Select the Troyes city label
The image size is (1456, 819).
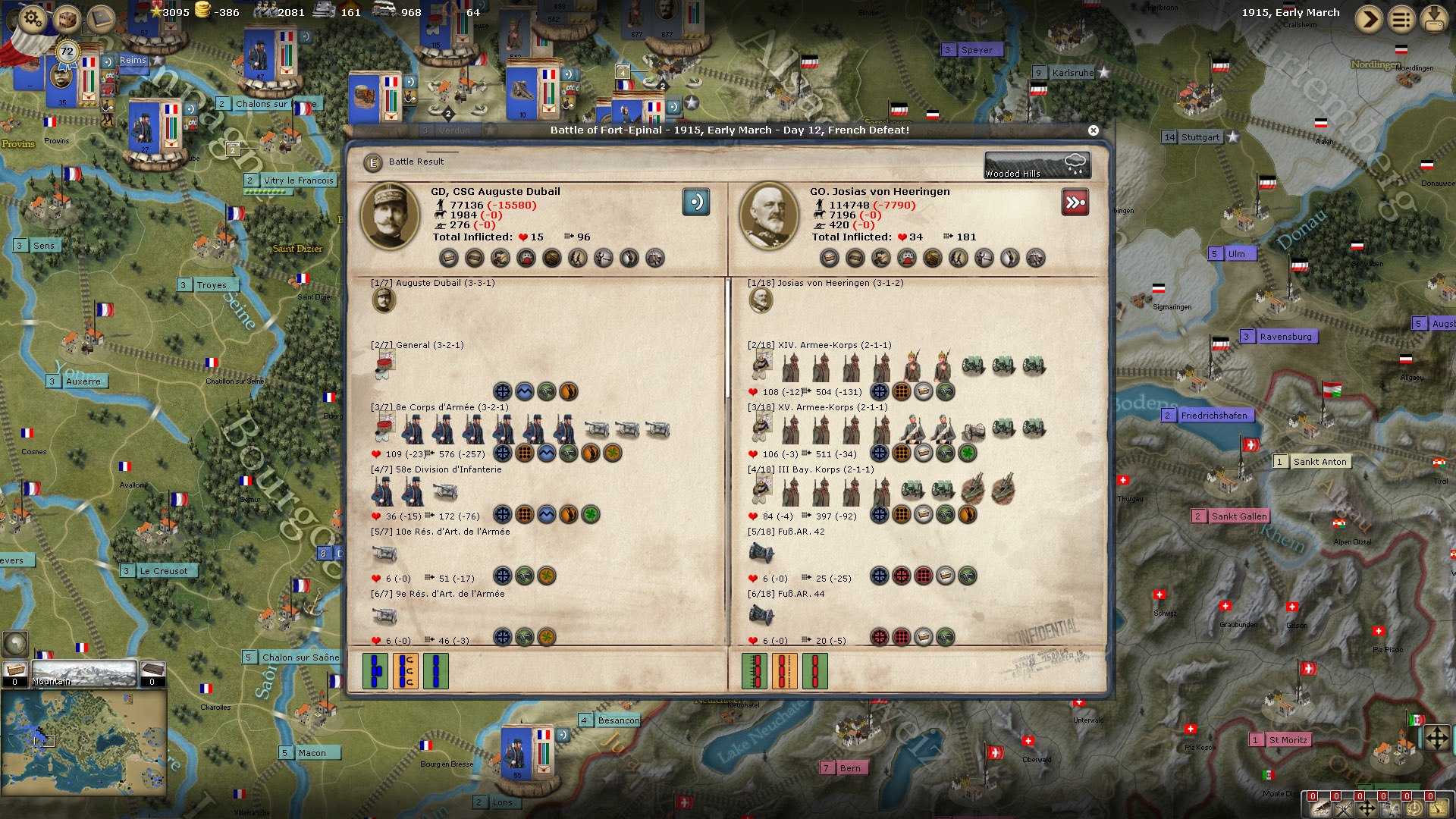coord(211,285)
